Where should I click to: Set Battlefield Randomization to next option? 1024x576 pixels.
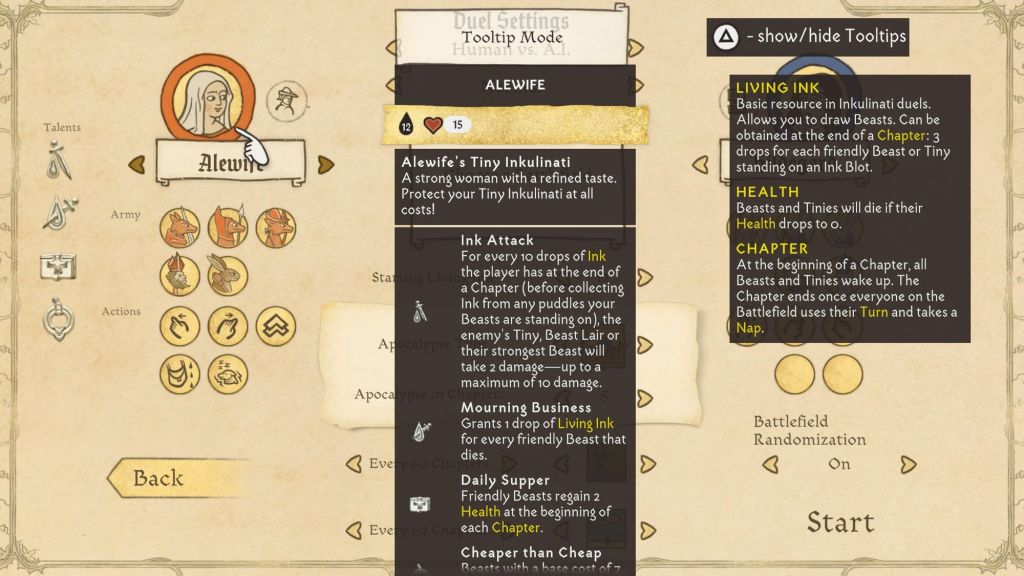point(907,464)
